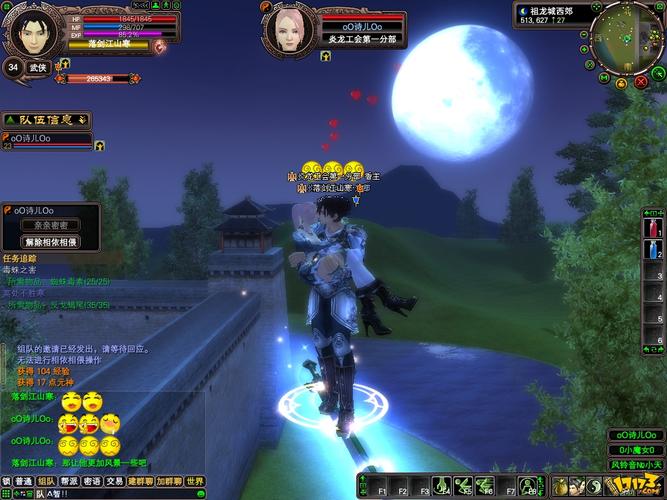Click the 亲亲密密 button

[50, 226]
